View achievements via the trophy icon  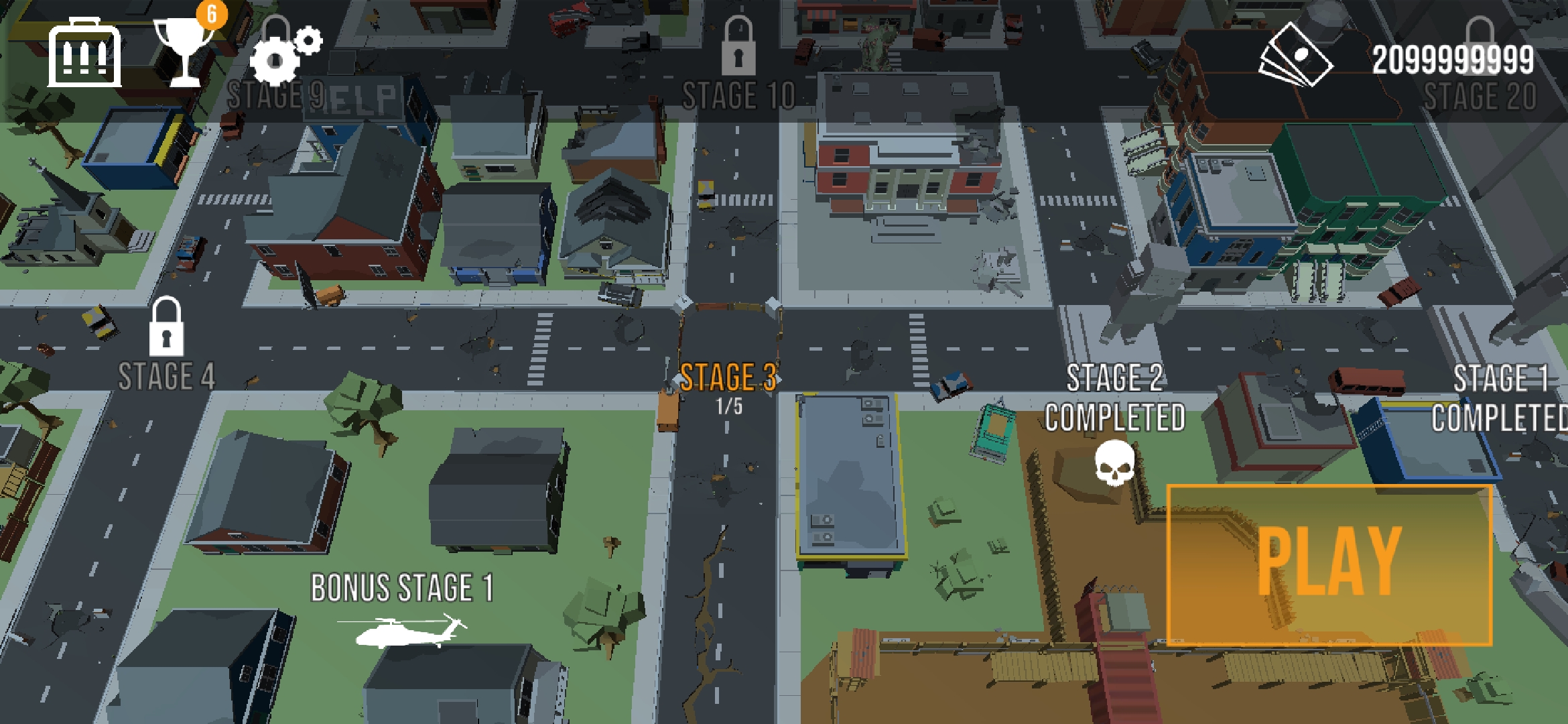coord(182,52)
